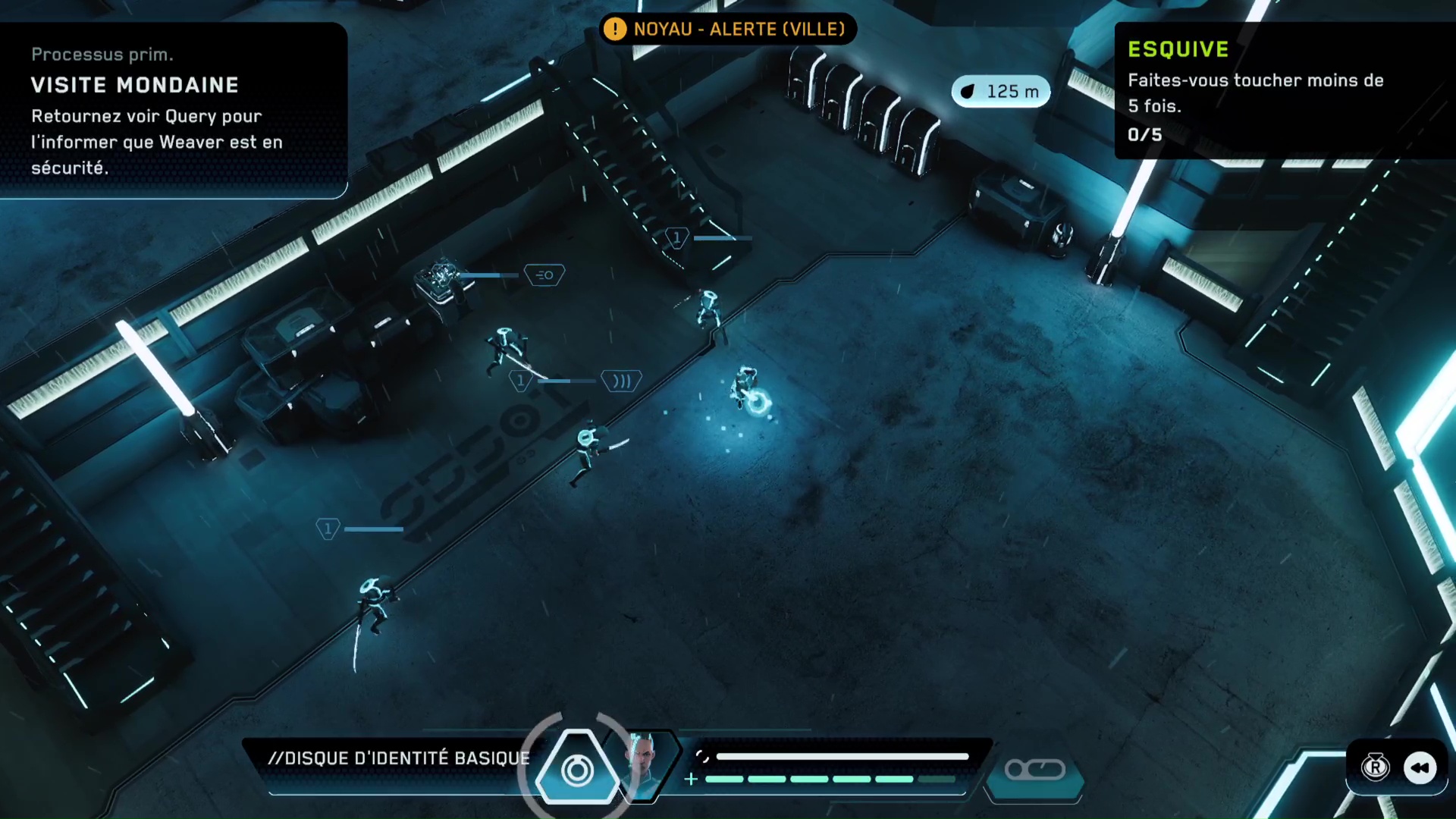Click the R rewind medal icon
1456x819 pixels.
pos(1375,768)
